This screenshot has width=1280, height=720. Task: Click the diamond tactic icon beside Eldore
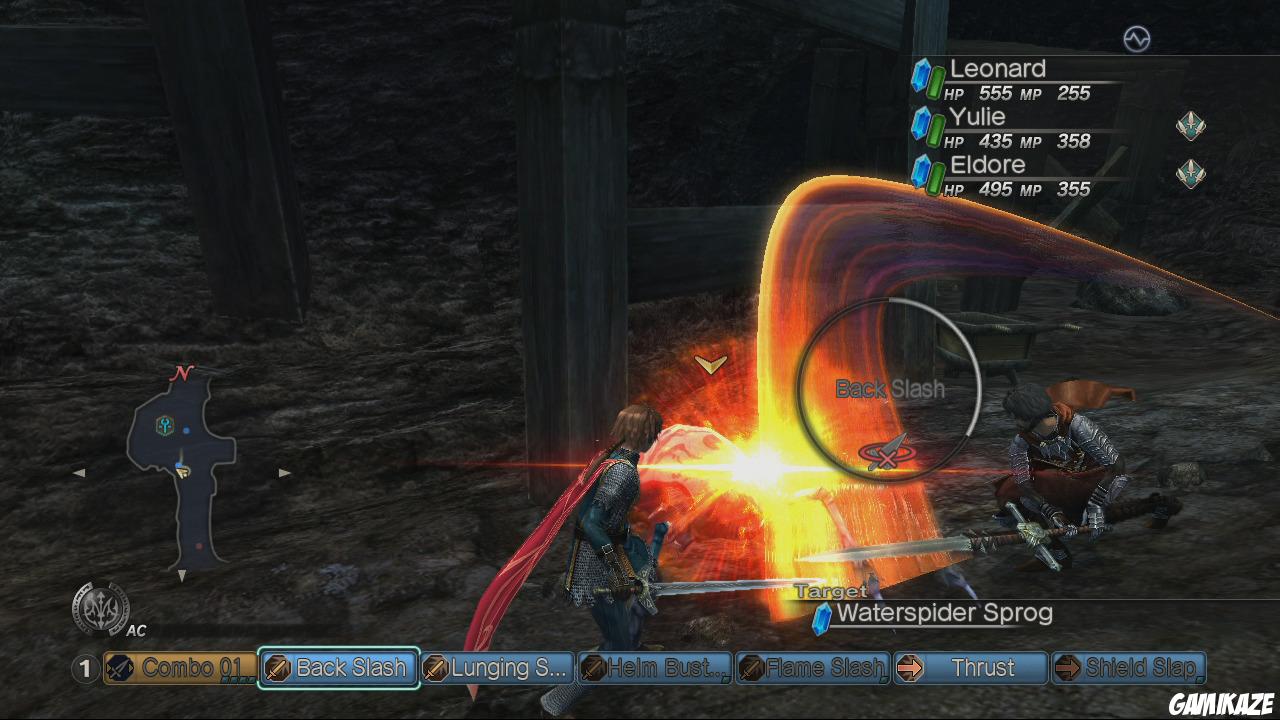click(1190, 173)
